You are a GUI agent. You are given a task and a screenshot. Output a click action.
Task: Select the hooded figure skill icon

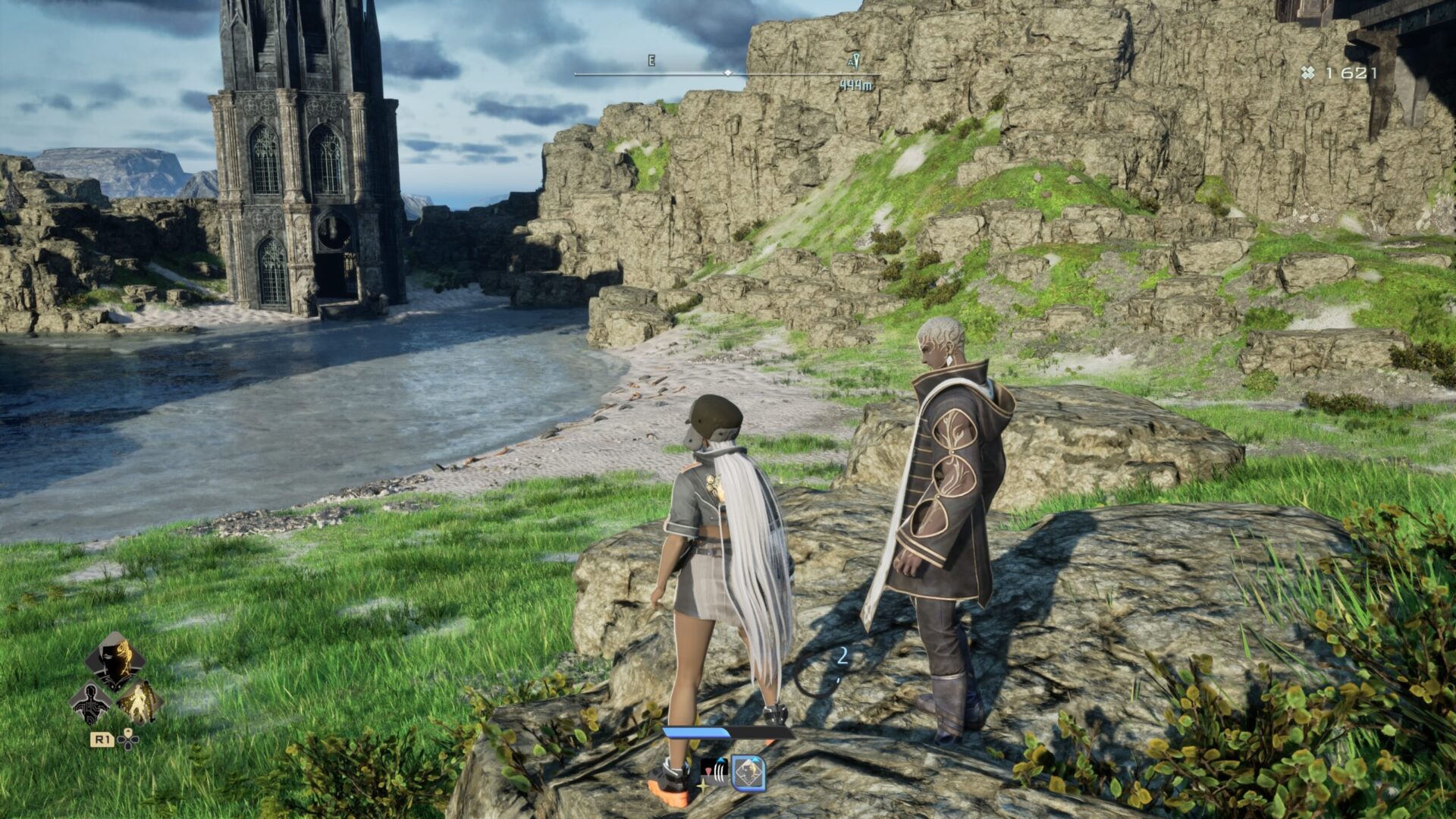[115, 661]
